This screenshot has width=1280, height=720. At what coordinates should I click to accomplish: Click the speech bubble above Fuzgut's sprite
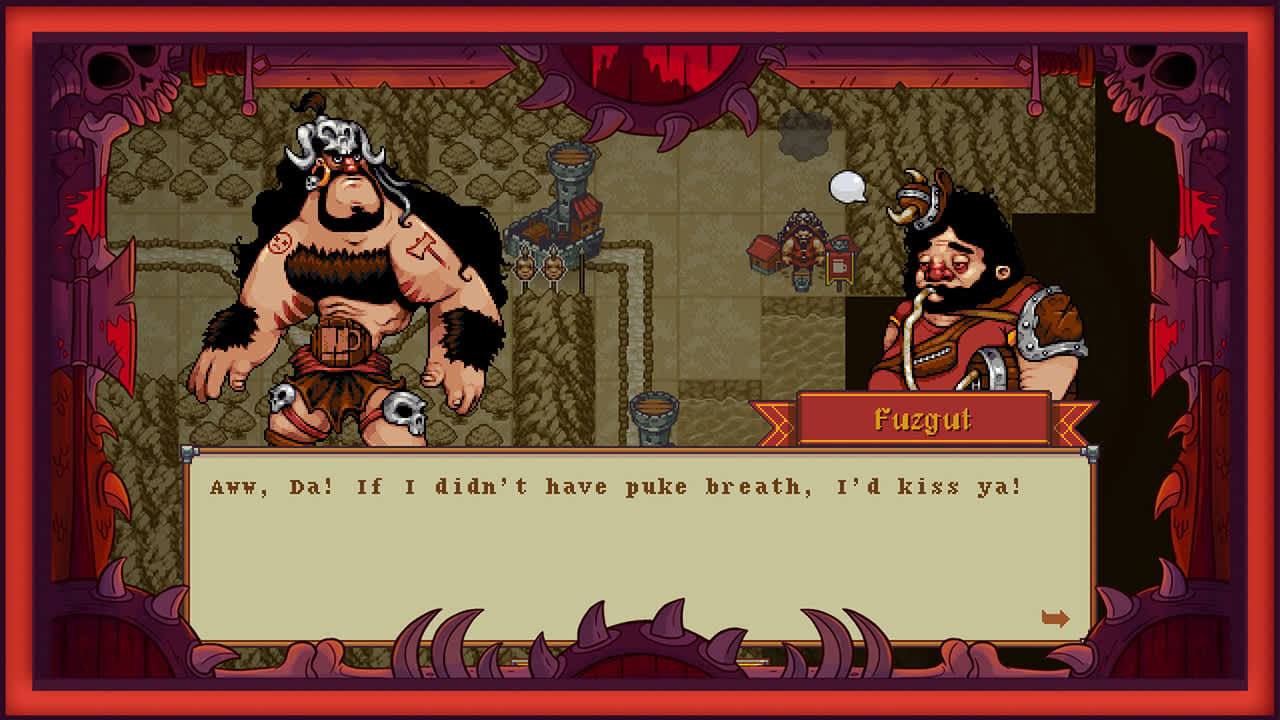click(x=846, y=186)
